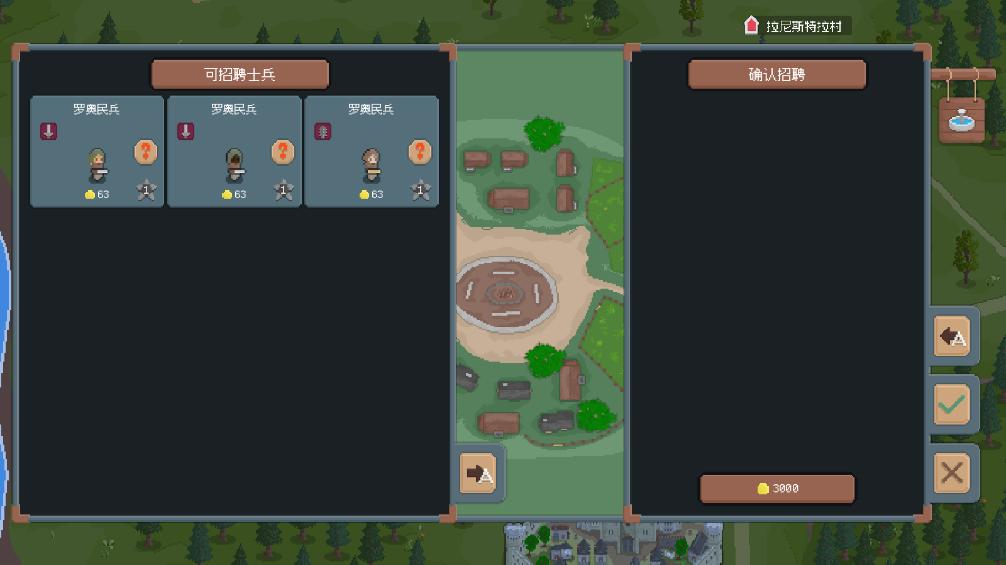Confirm recruitment with the green checkmark
1006x565 pixels.
952,404
